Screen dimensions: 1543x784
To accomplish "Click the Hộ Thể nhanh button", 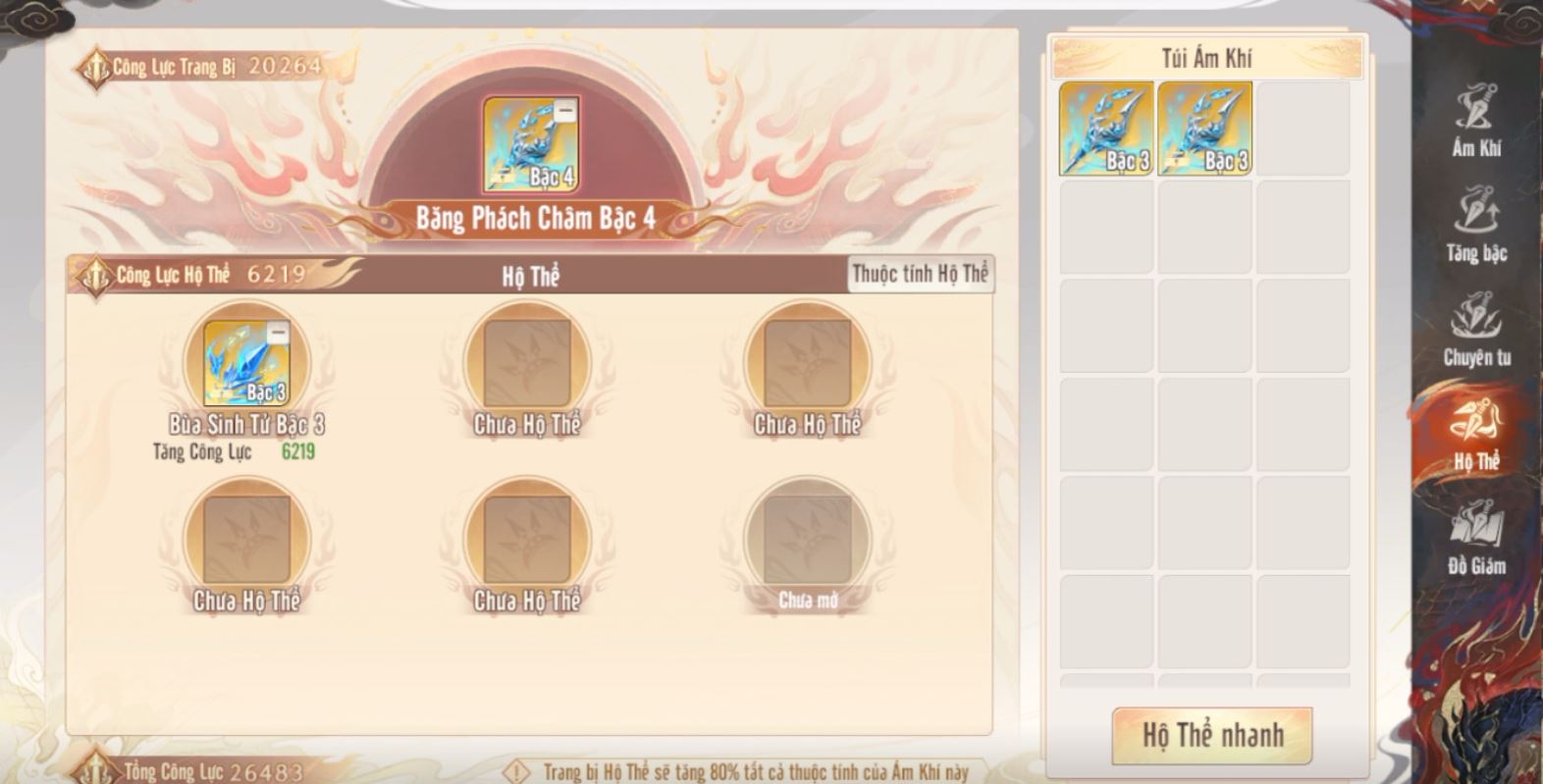I will pos(1211,735).
